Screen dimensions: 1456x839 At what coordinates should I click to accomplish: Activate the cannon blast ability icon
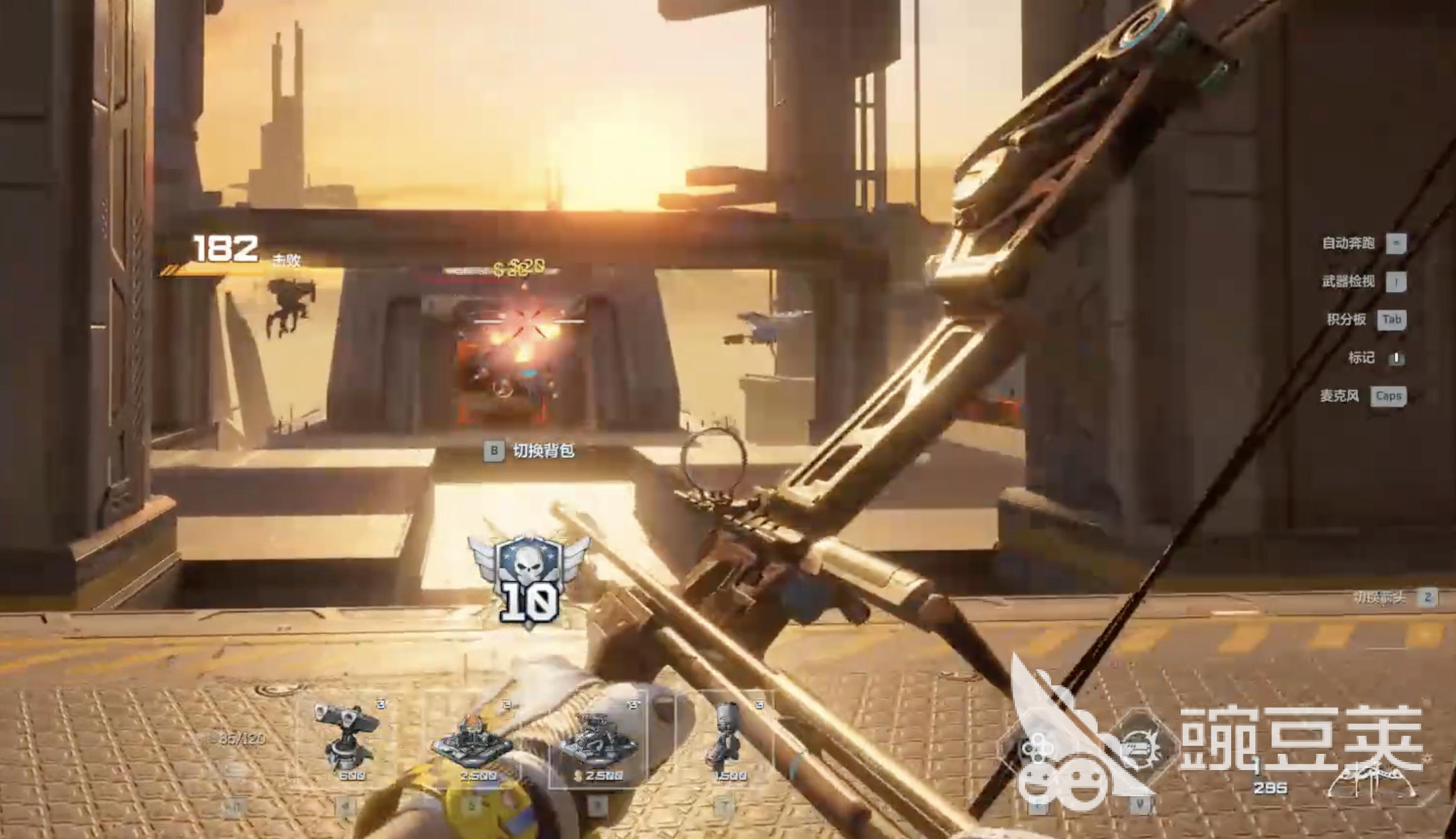tap(1142, 748)
